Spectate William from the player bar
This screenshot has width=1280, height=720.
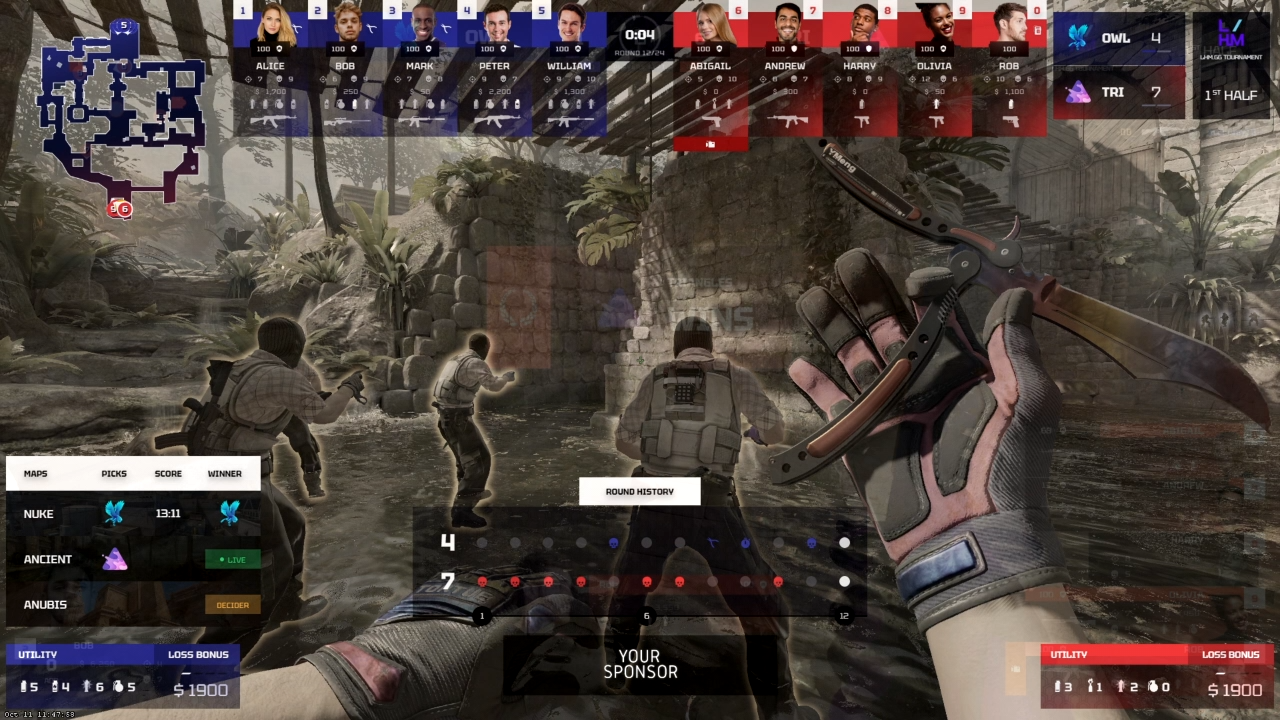click(x=569, y=70)
